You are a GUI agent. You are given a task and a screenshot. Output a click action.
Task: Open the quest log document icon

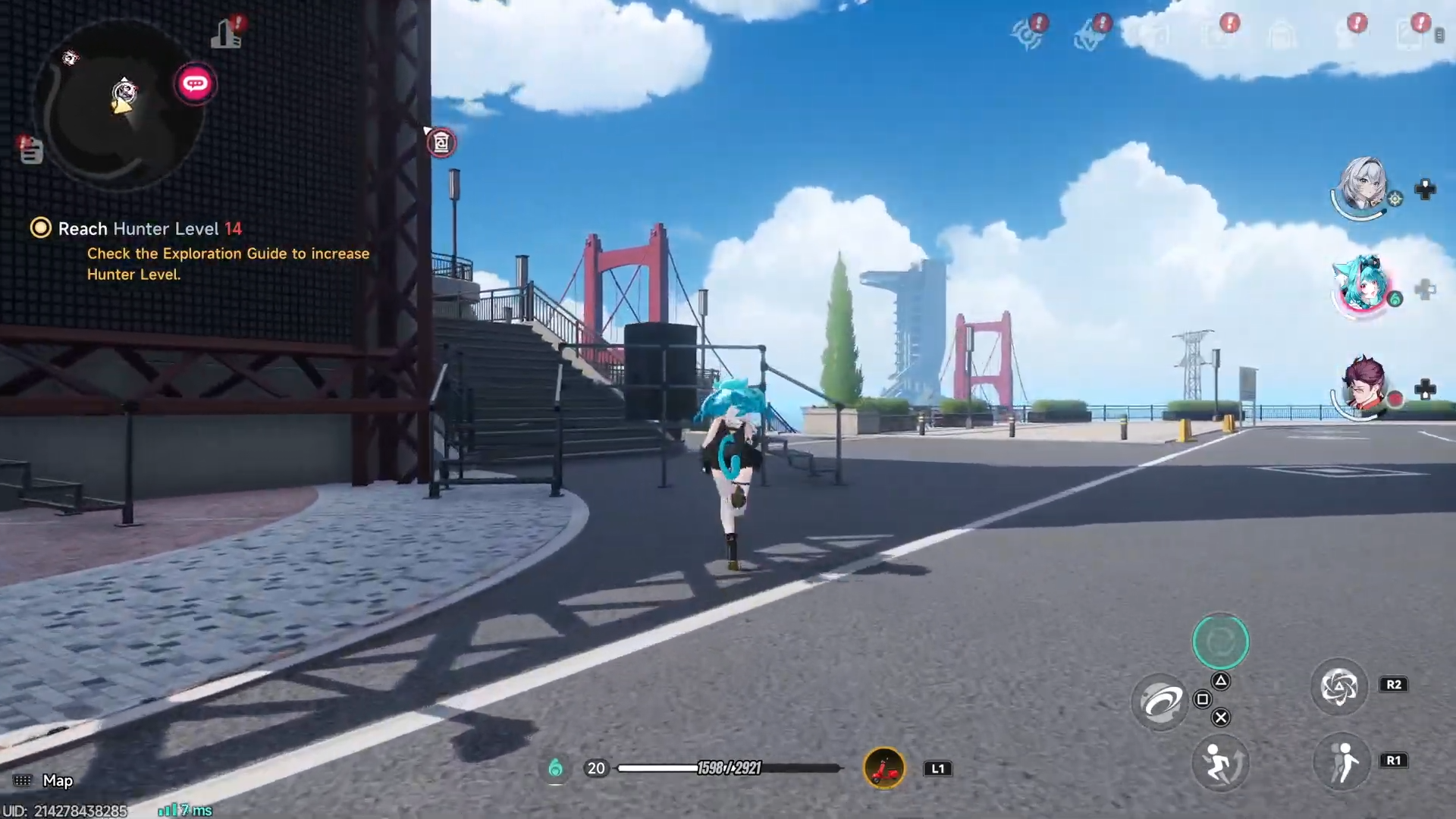tap(30, 150)
